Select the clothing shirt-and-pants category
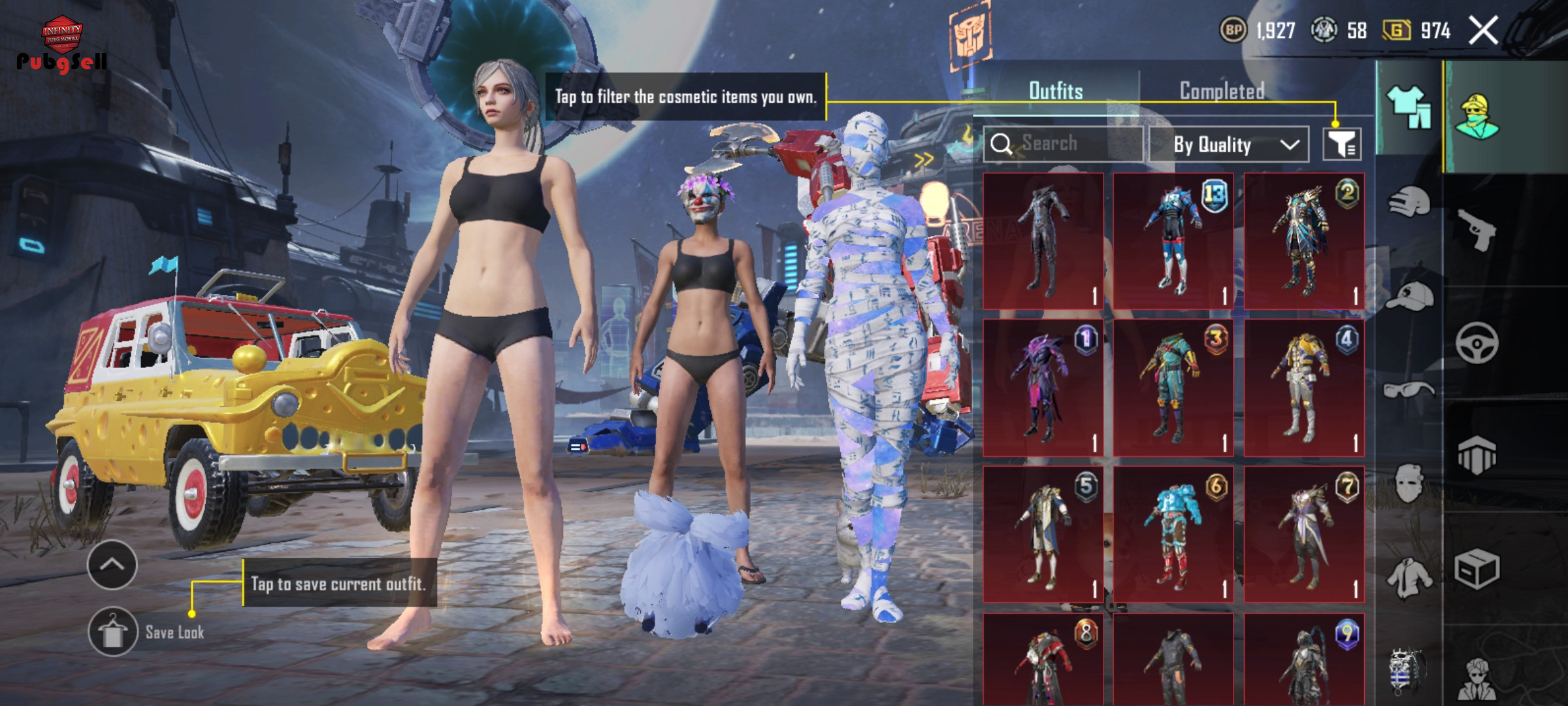The height and width of the screenshot is (706, 1568). coord(1409,107)
